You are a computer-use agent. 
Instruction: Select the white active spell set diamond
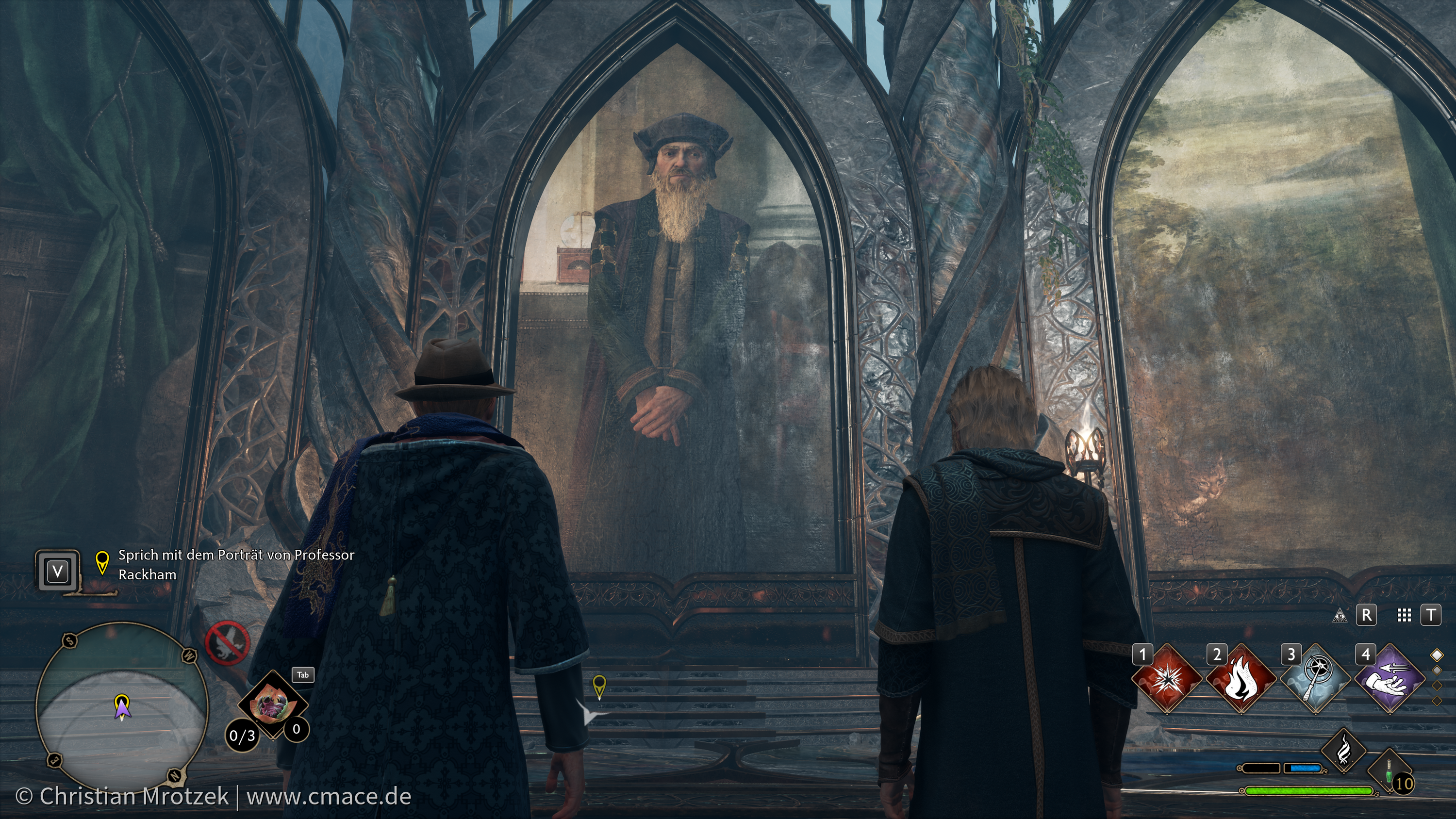point(1437,655)
